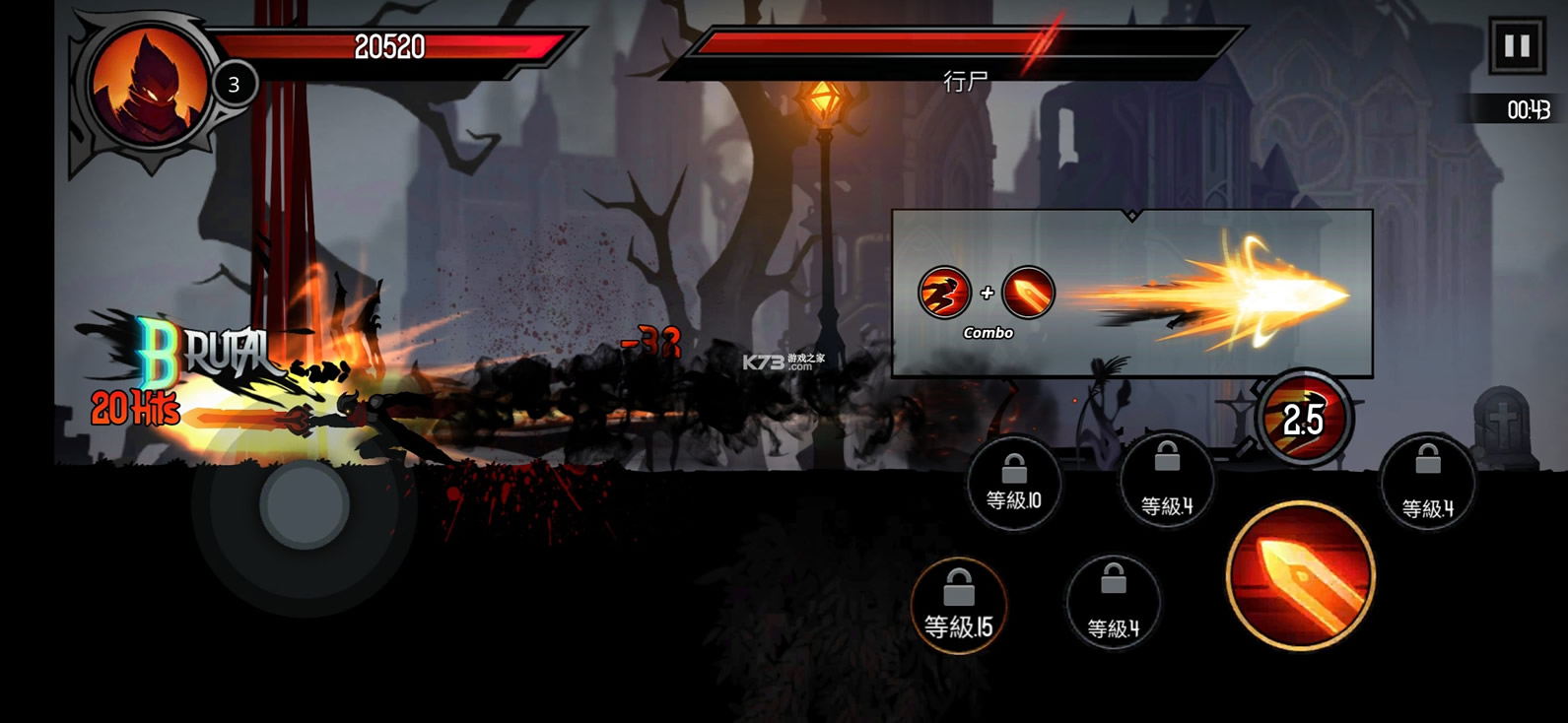Screen dimensions: 1568x723
Task: Select the locked 等級10 skill slot
Action: click(1013, 483)
